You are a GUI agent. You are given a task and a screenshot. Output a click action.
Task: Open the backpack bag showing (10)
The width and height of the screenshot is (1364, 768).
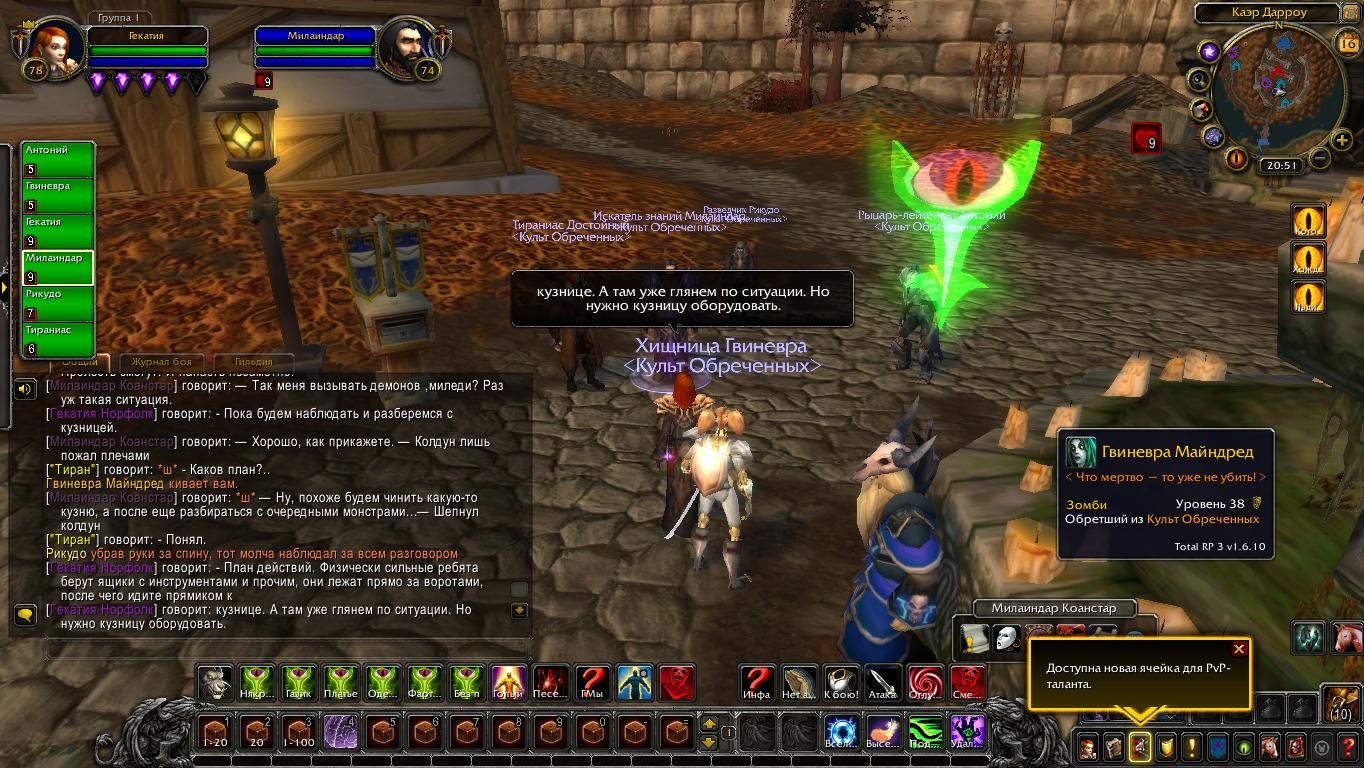(x=1340, y=702)
